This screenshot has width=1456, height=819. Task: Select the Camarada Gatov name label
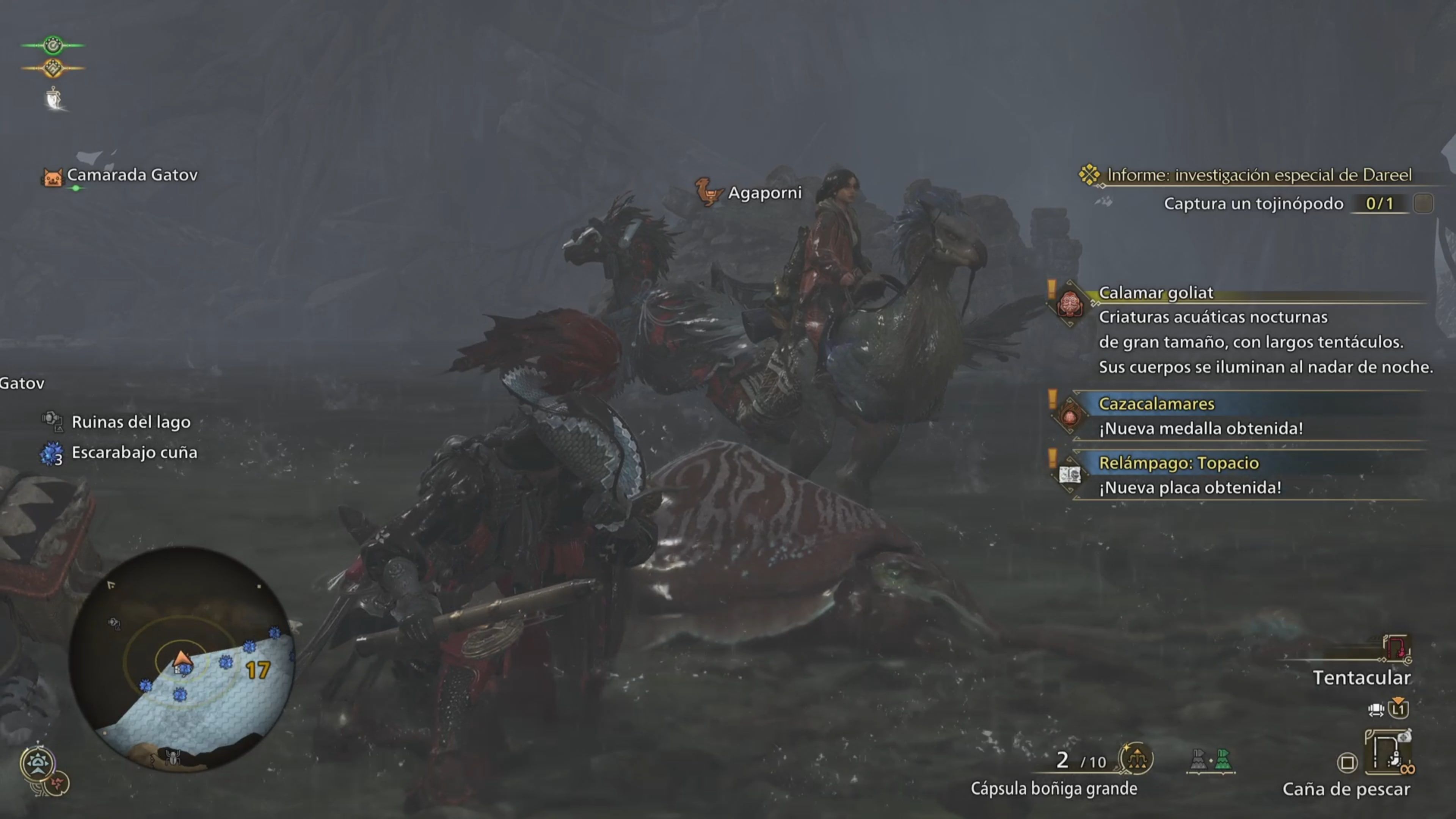click(132, 175)
